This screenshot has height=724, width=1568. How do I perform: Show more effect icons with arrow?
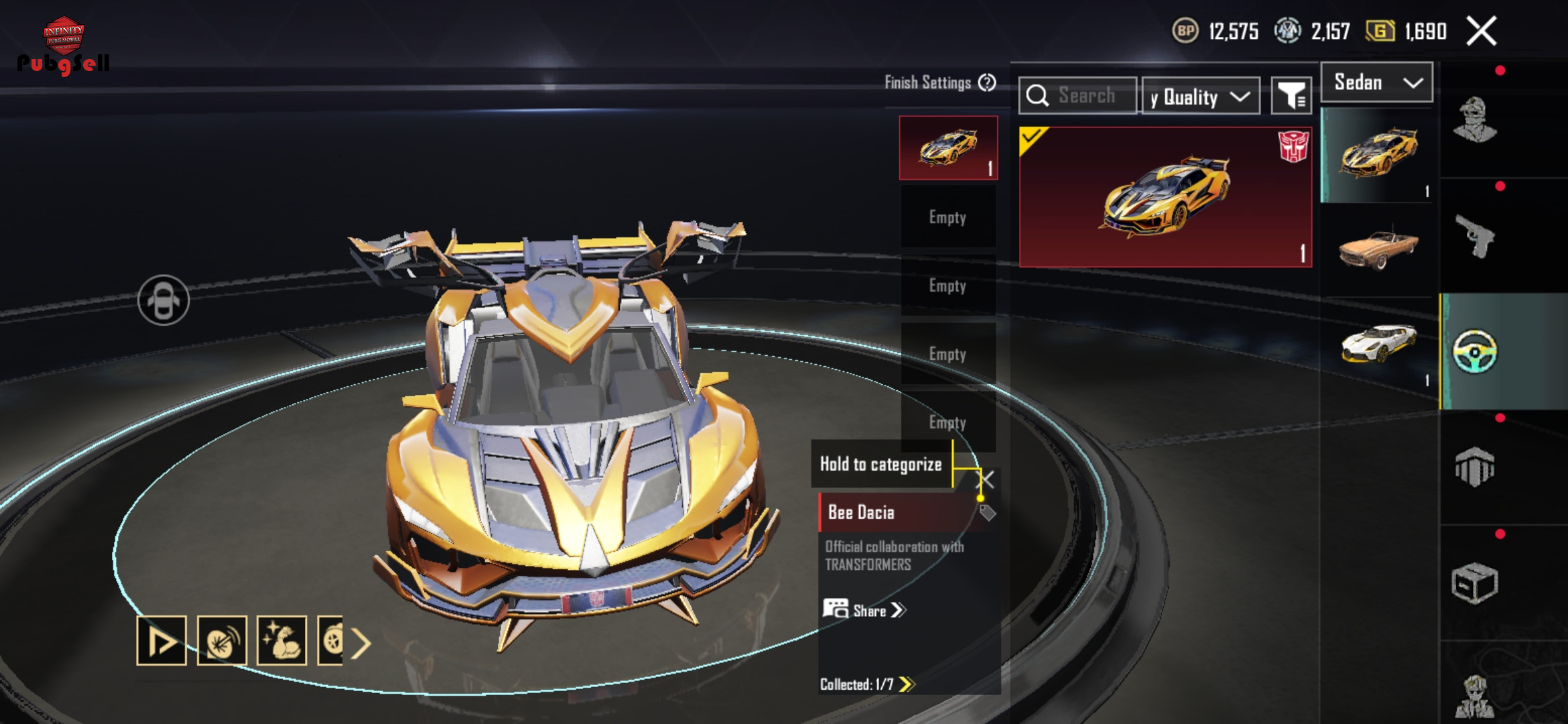(x=361, y=644)
